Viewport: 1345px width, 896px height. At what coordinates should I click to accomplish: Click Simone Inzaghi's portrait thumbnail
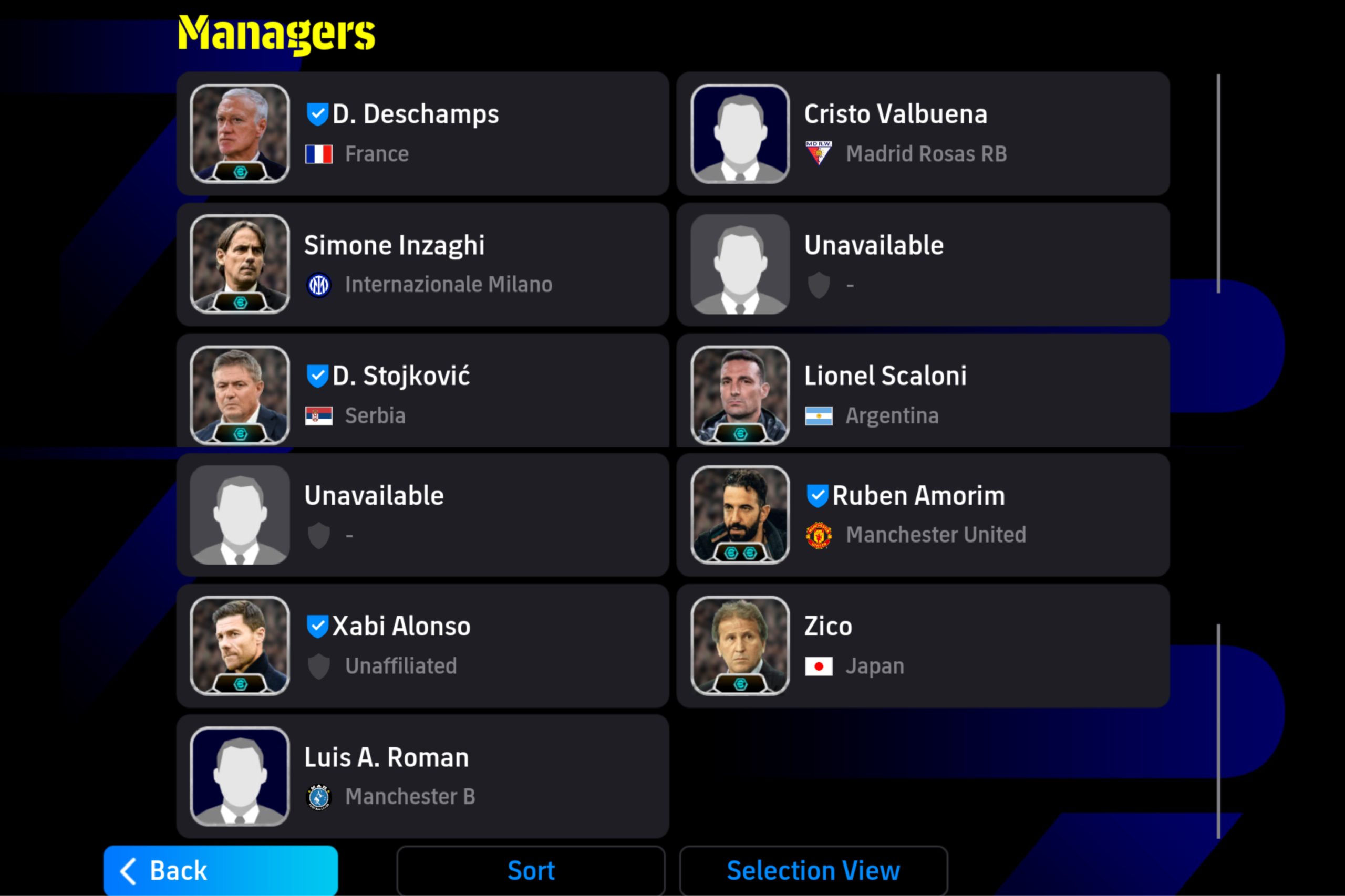tap(240, 265)
